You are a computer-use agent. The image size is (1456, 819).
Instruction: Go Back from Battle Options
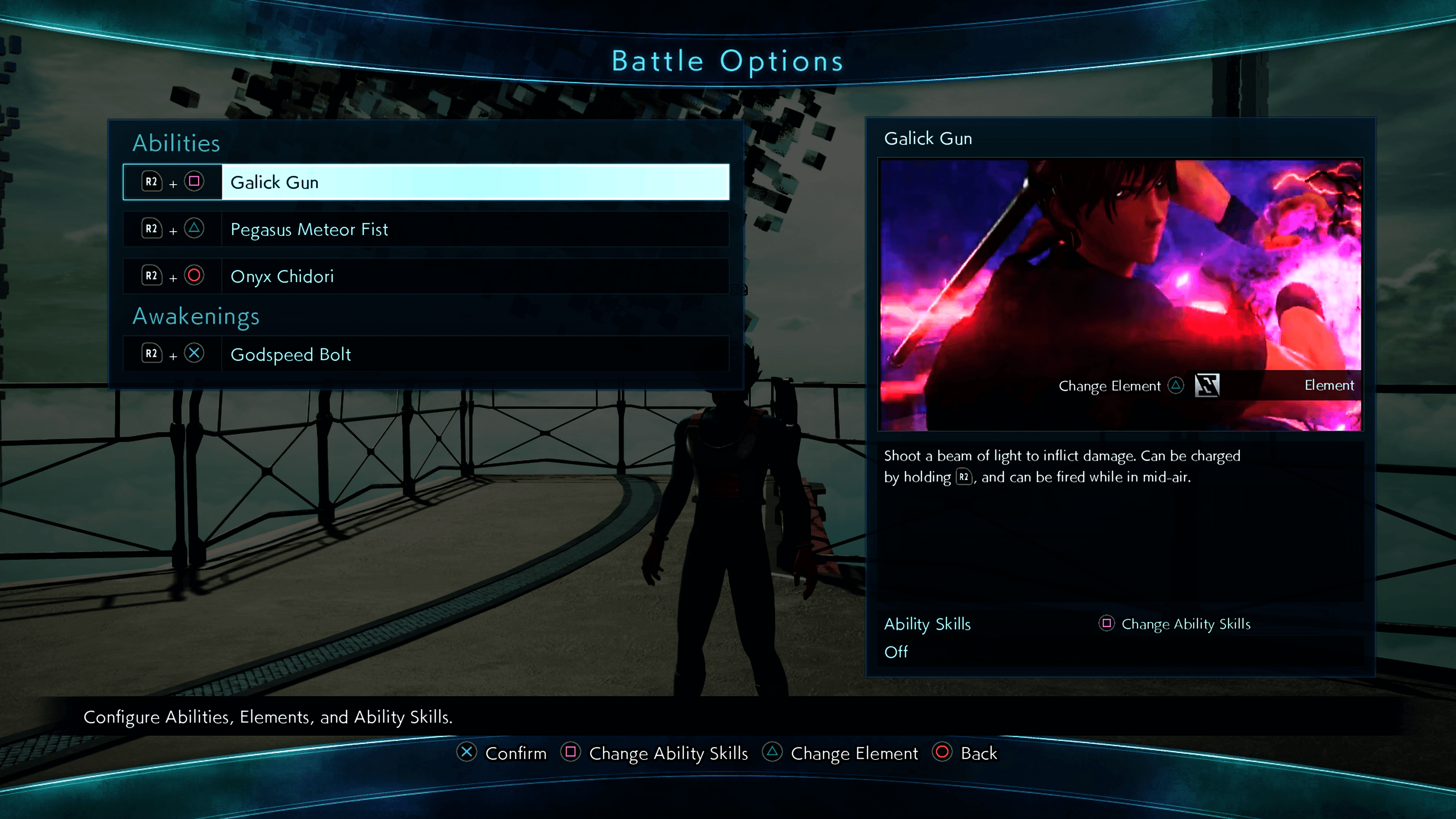click(x=965, y=753)
